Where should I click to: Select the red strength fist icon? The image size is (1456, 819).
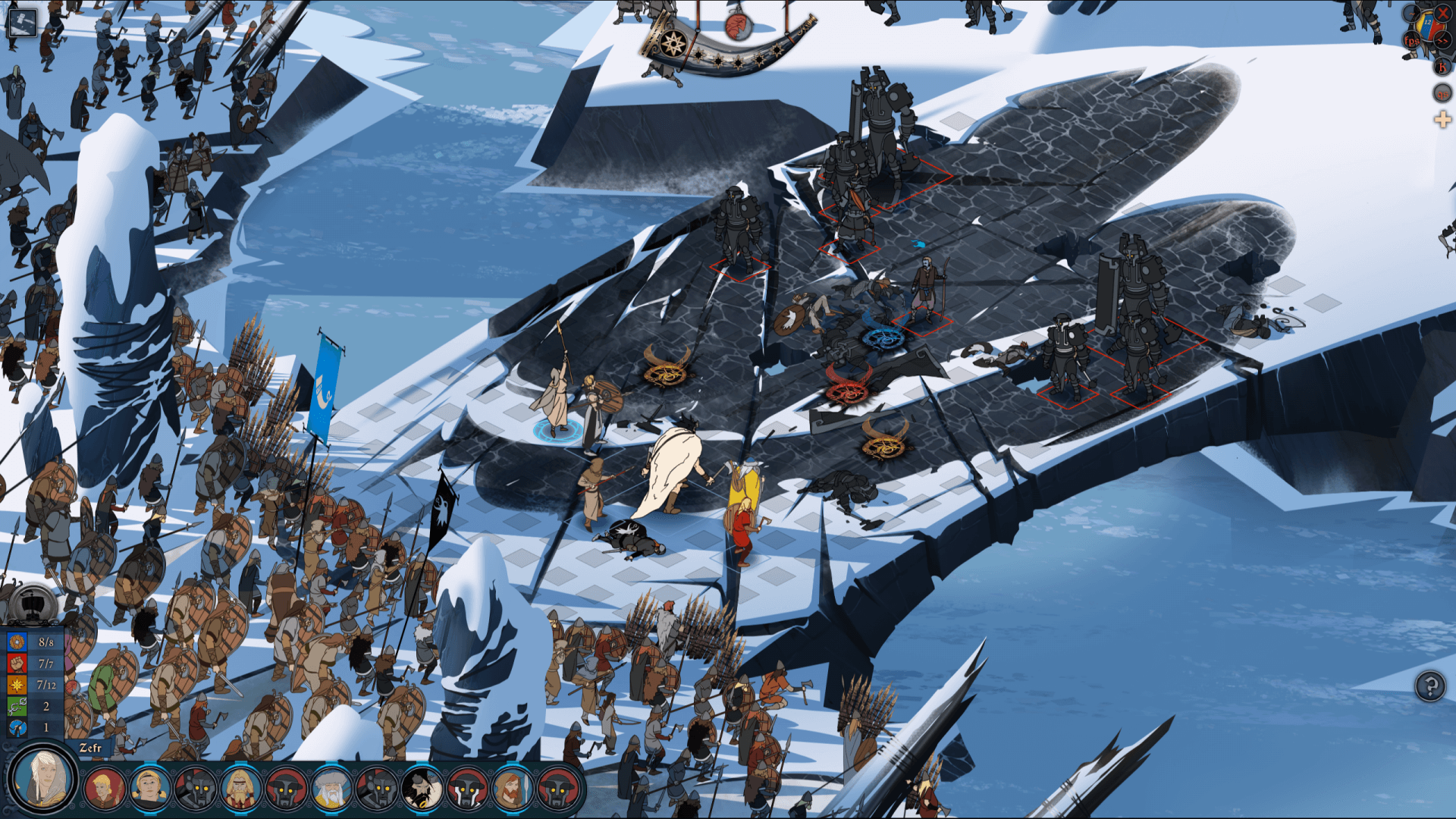[x=17, y=664]
